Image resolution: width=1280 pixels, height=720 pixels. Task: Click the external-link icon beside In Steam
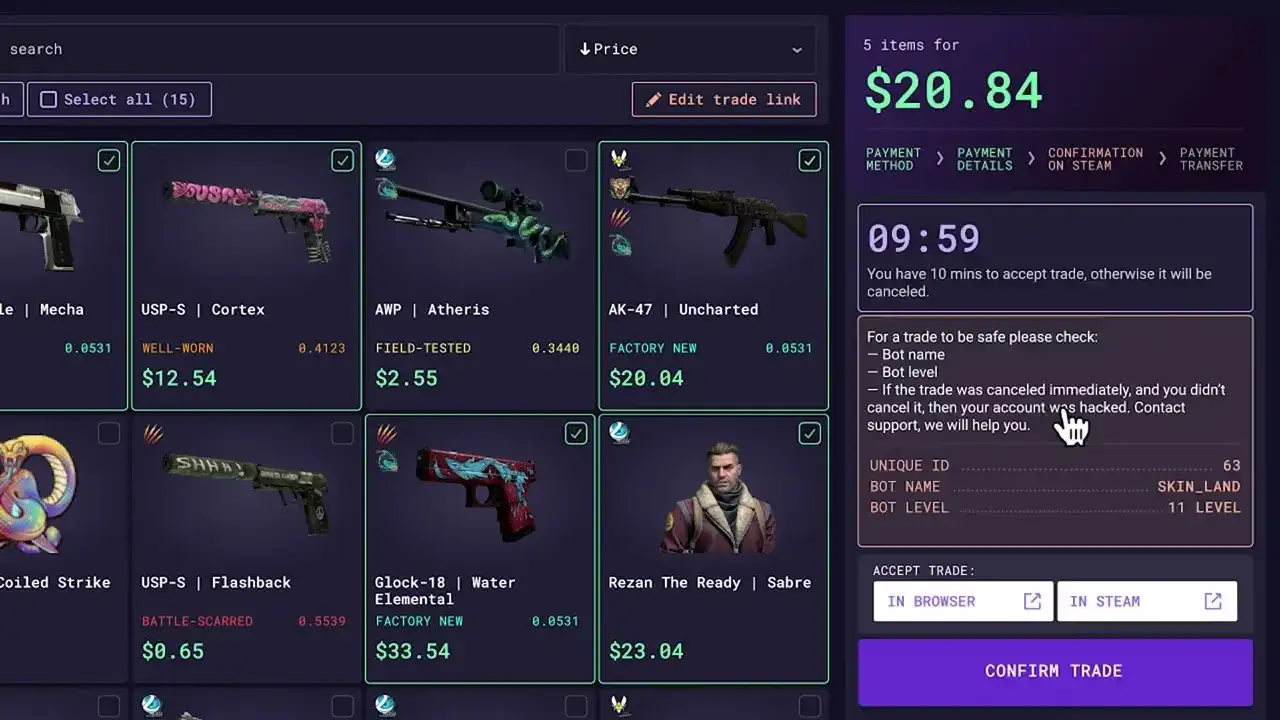pyautogui.click(x=1212, y=601)
